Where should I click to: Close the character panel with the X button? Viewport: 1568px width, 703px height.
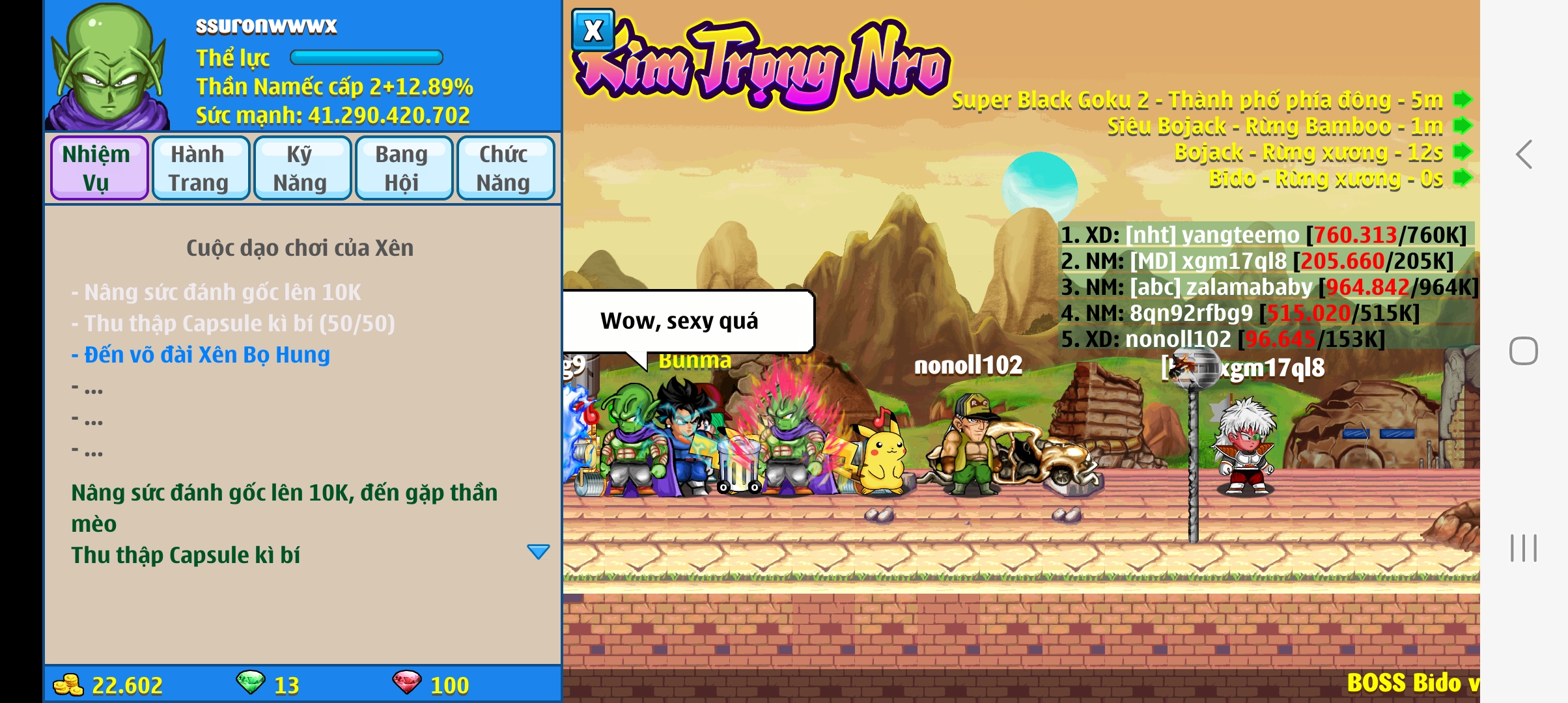593,31
